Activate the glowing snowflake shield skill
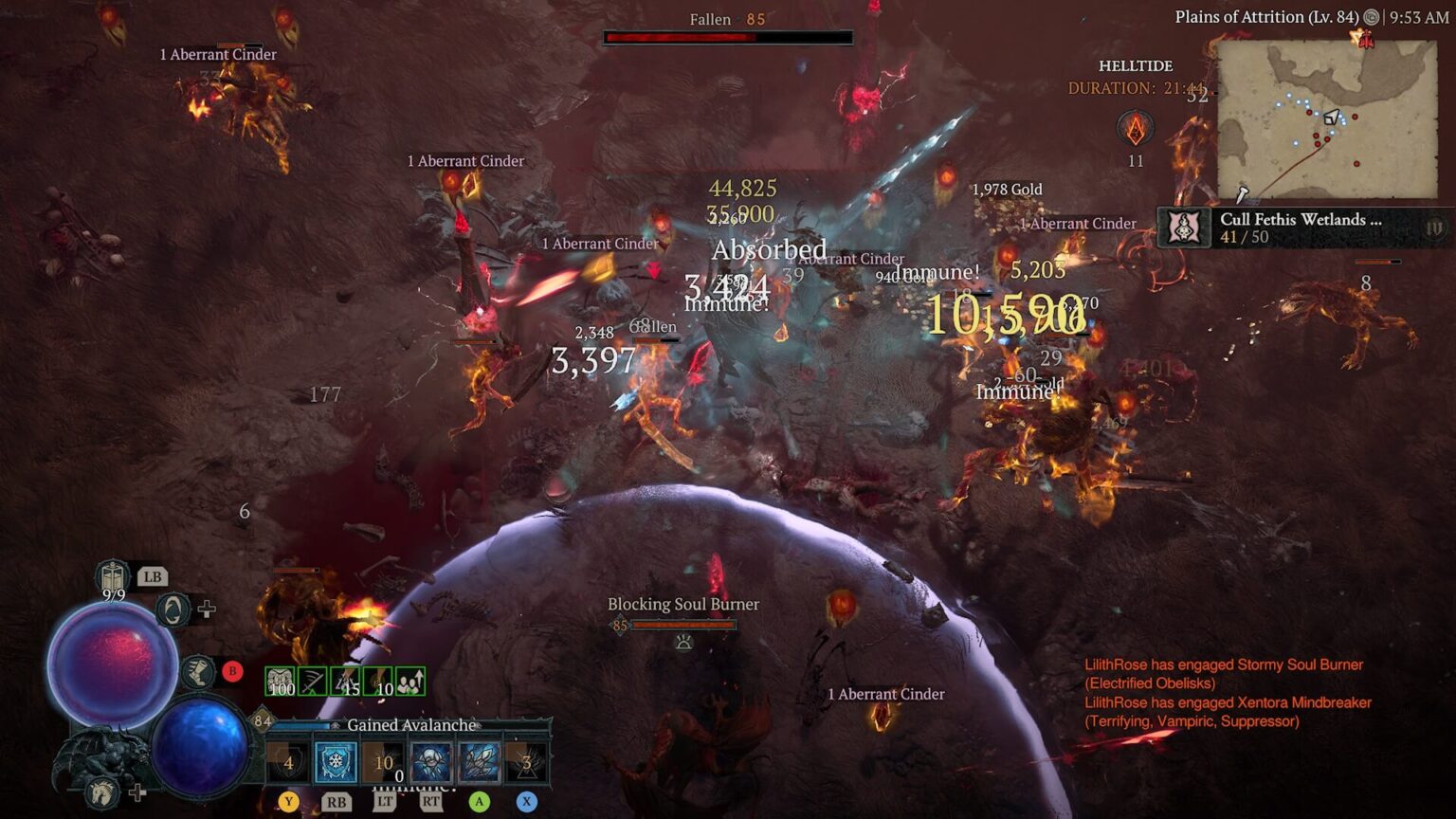Screen dimensions: 1456x819 tap(336, 761)
